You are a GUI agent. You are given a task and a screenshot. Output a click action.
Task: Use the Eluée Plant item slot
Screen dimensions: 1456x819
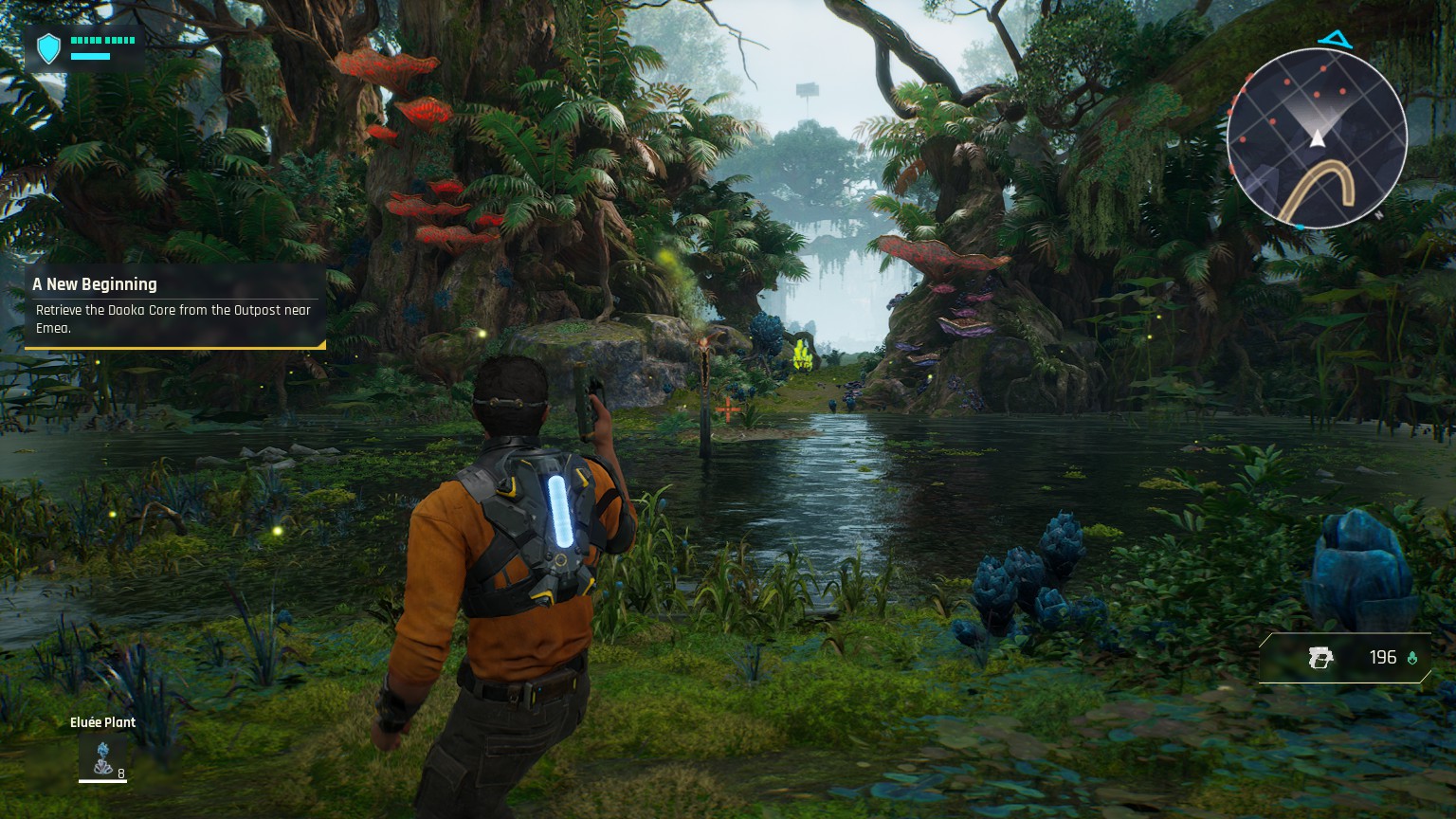(x=102, y=758)
